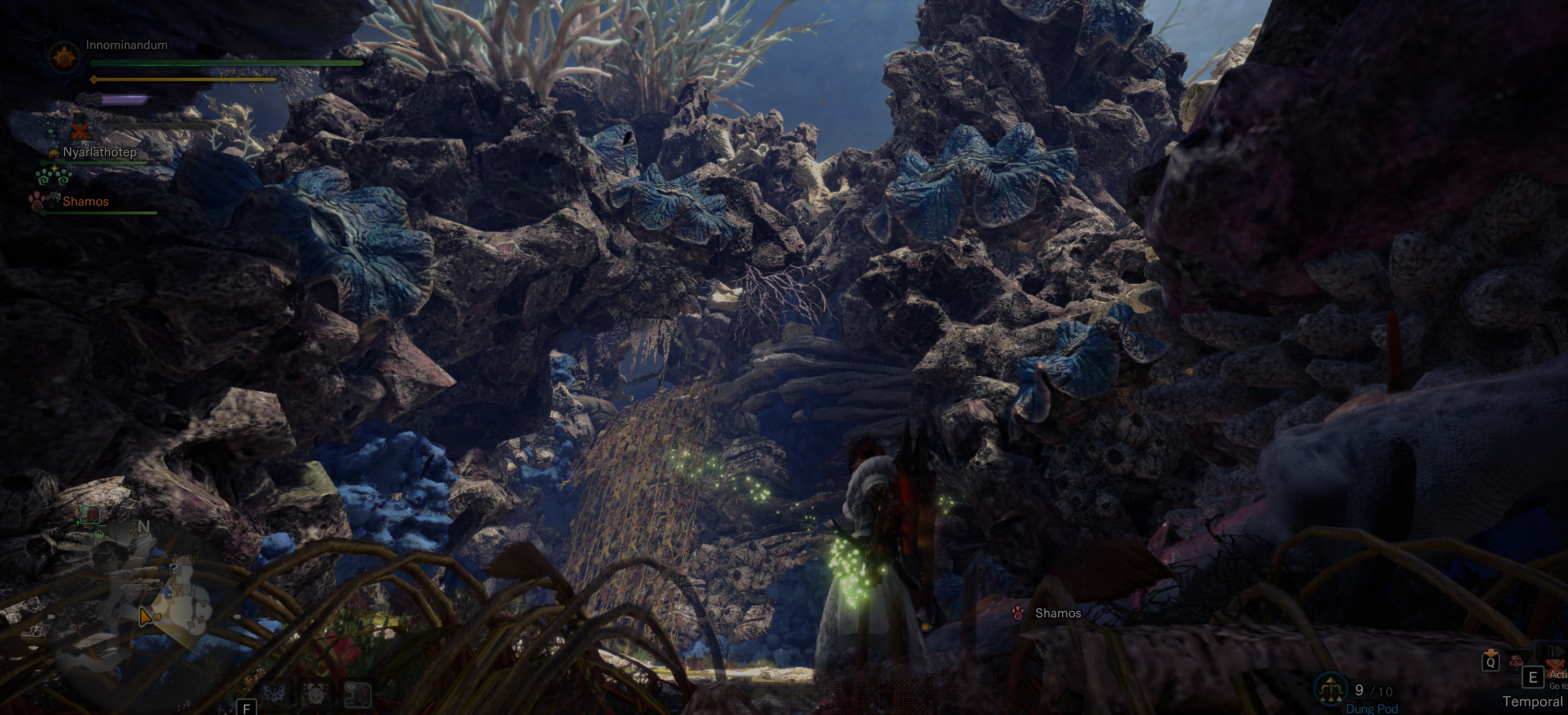Click the pink swirl icon in the item bar
The image size is (1568, 715).
pos(1516,661)
